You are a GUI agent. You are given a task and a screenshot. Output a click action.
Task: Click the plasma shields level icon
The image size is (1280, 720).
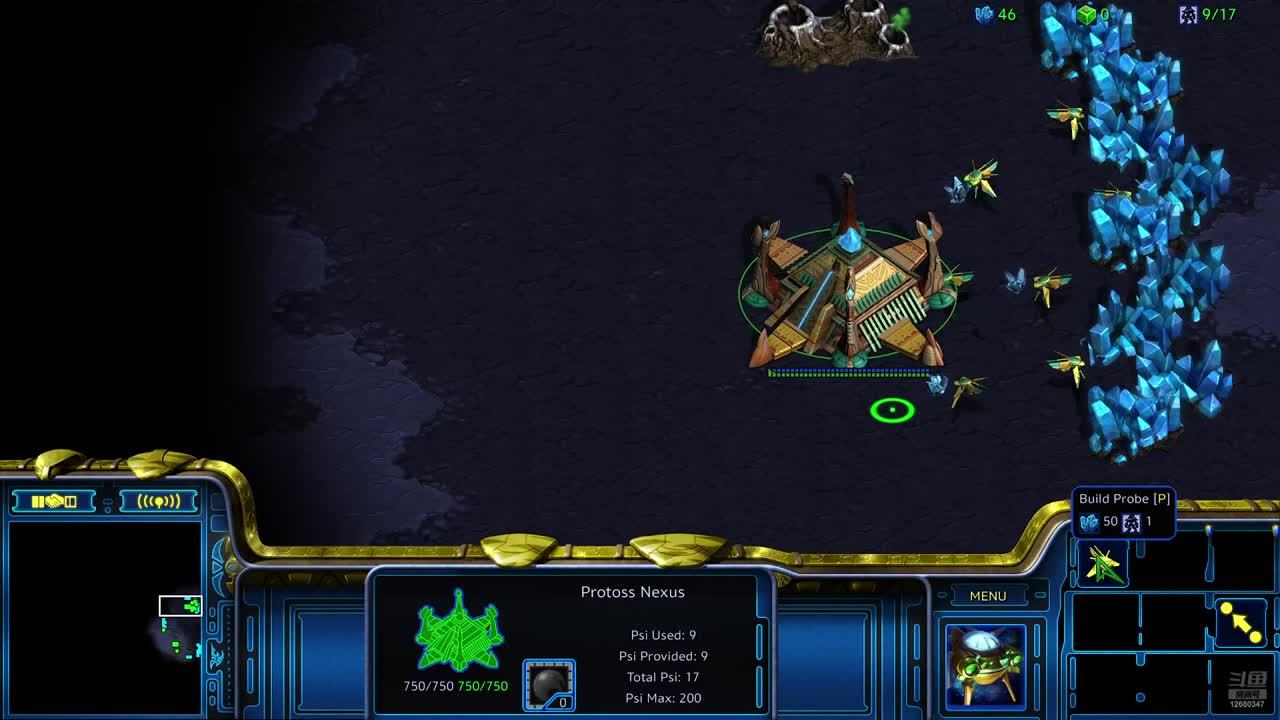pyautogui.click(x=549, y=685)
